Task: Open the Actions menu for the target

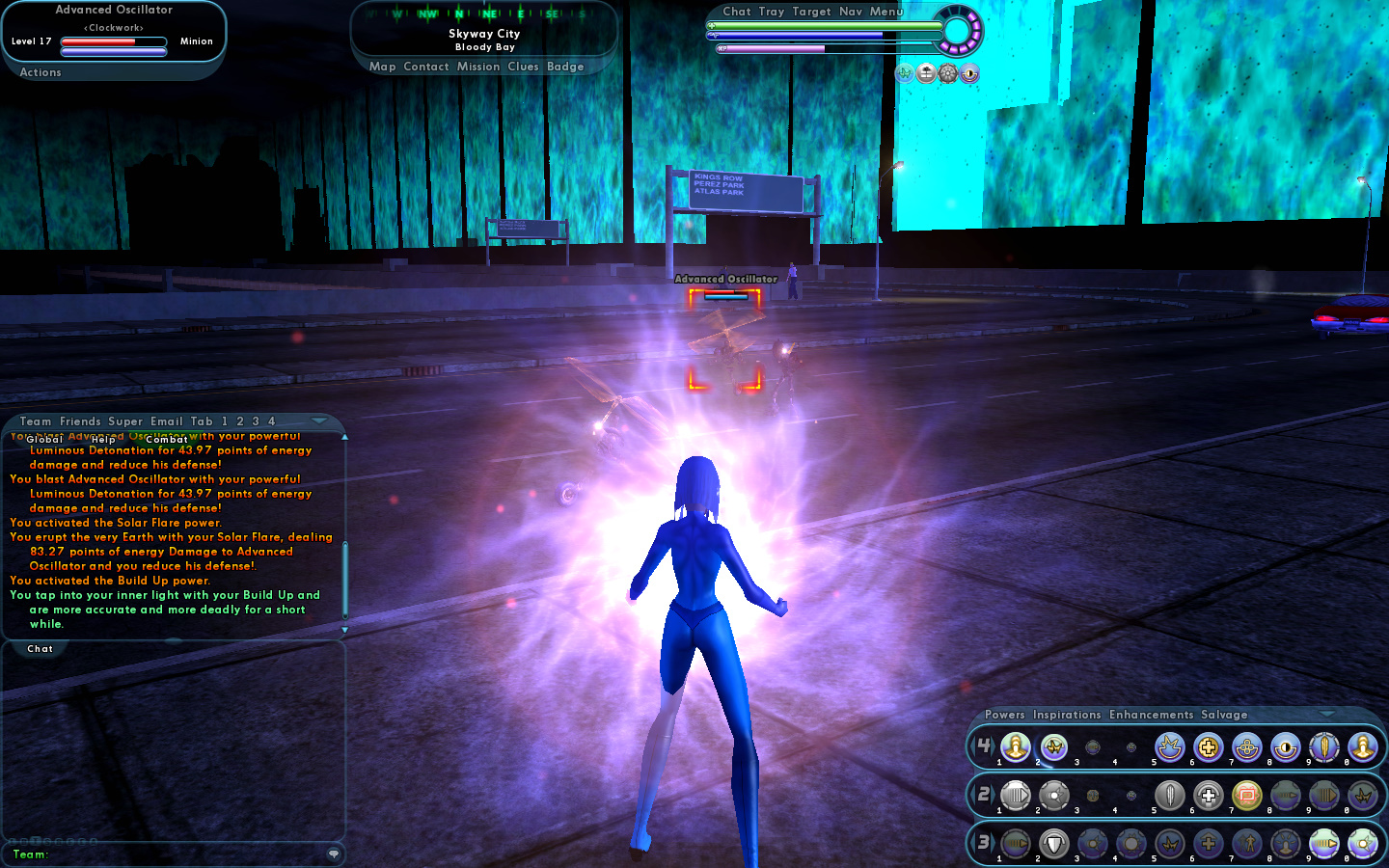Action: (x=41, y=72)
